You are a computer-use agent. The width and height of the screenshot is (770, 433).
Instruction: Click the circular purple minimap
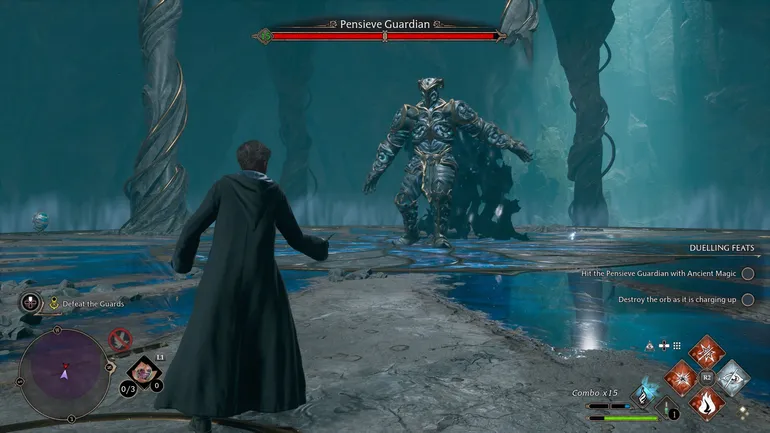[x=65, y=372]
